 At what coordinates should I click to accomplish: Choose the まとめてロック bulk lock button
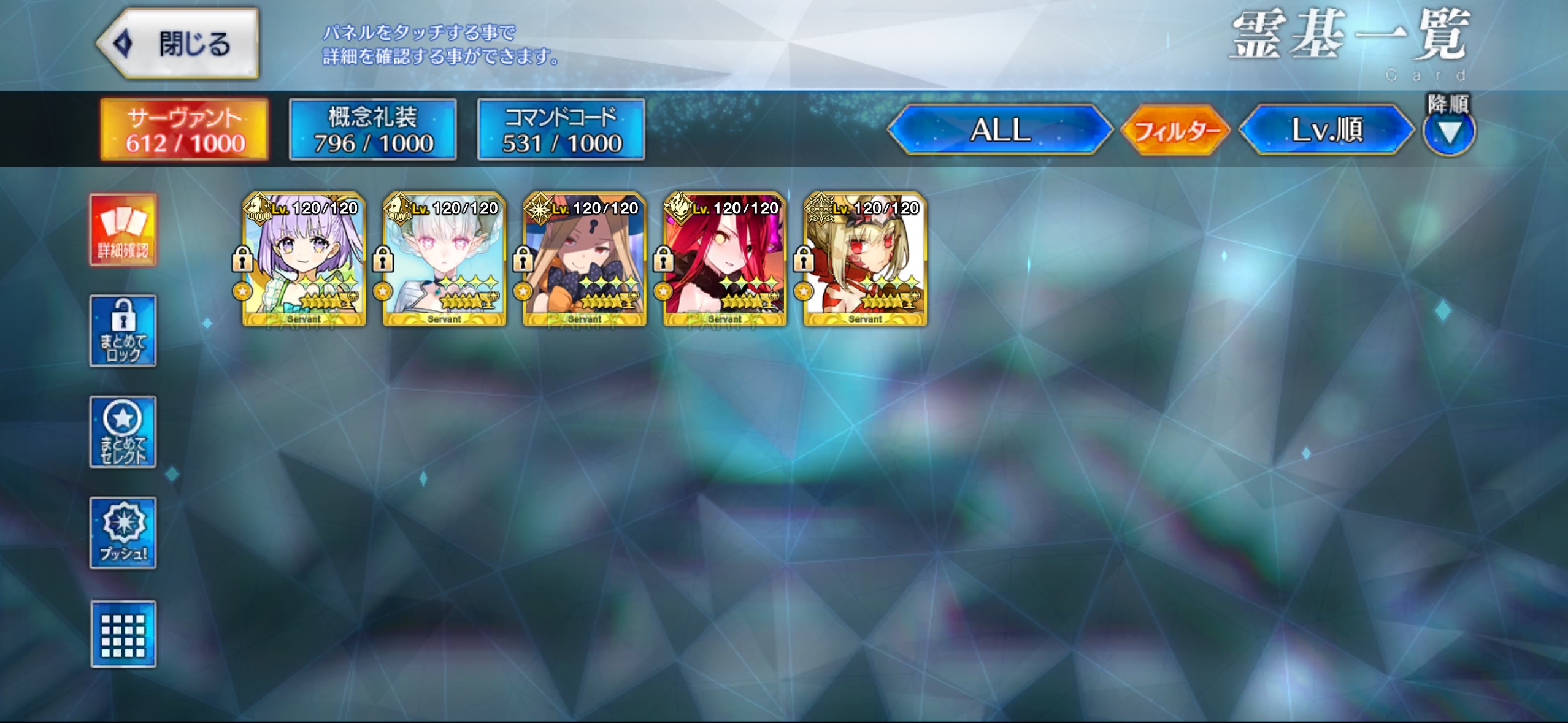123,331
